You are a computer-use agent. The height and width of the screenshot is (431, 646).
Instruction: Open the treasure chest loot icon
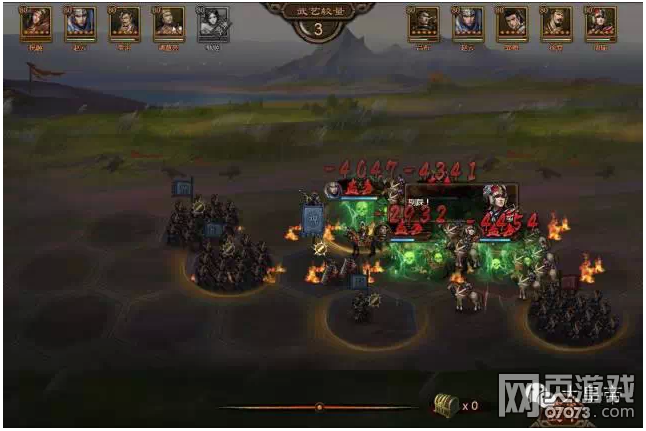445,404
